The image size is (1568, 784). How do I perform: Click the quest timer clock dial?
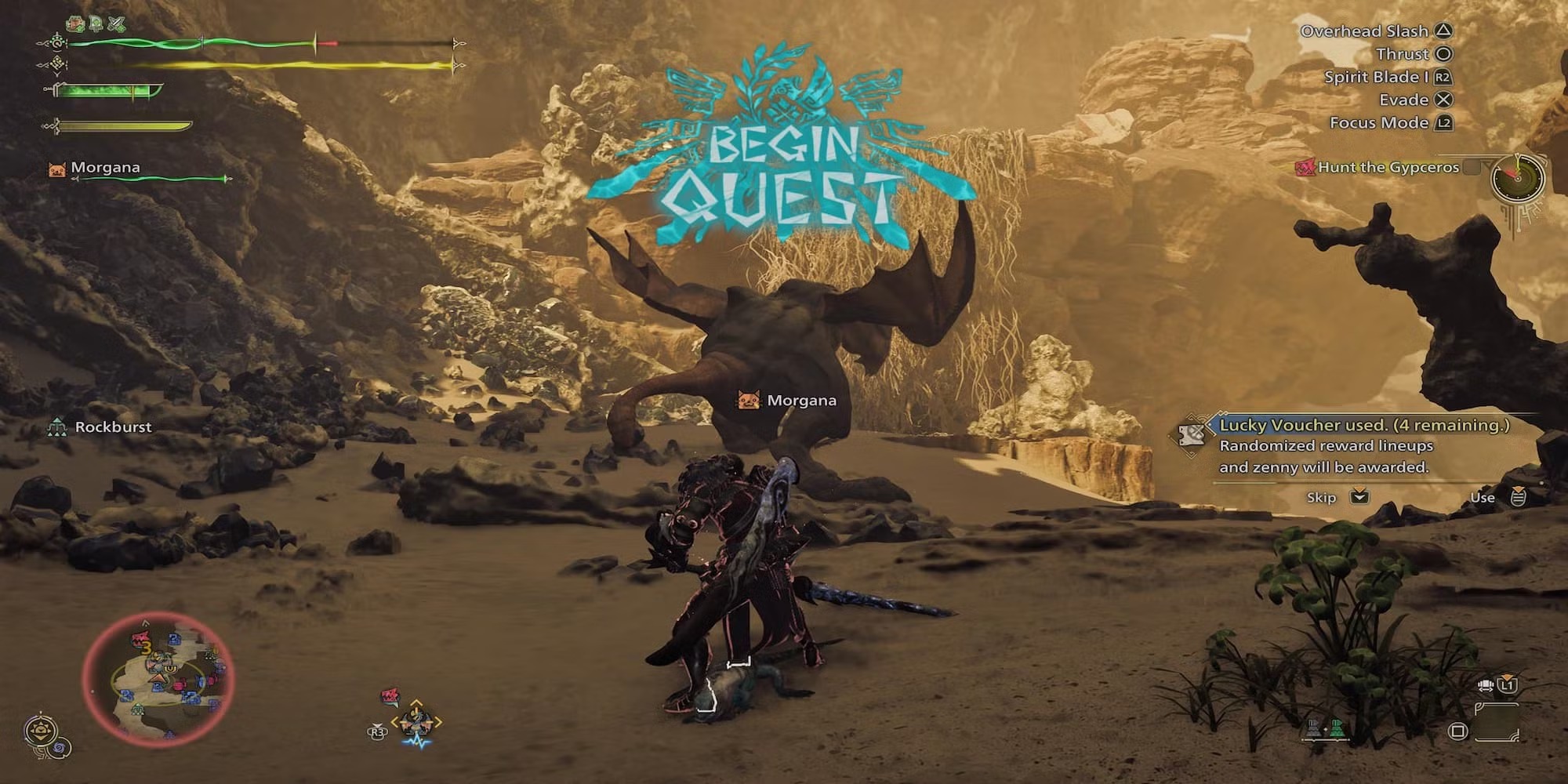click(x=1518, y=179)
